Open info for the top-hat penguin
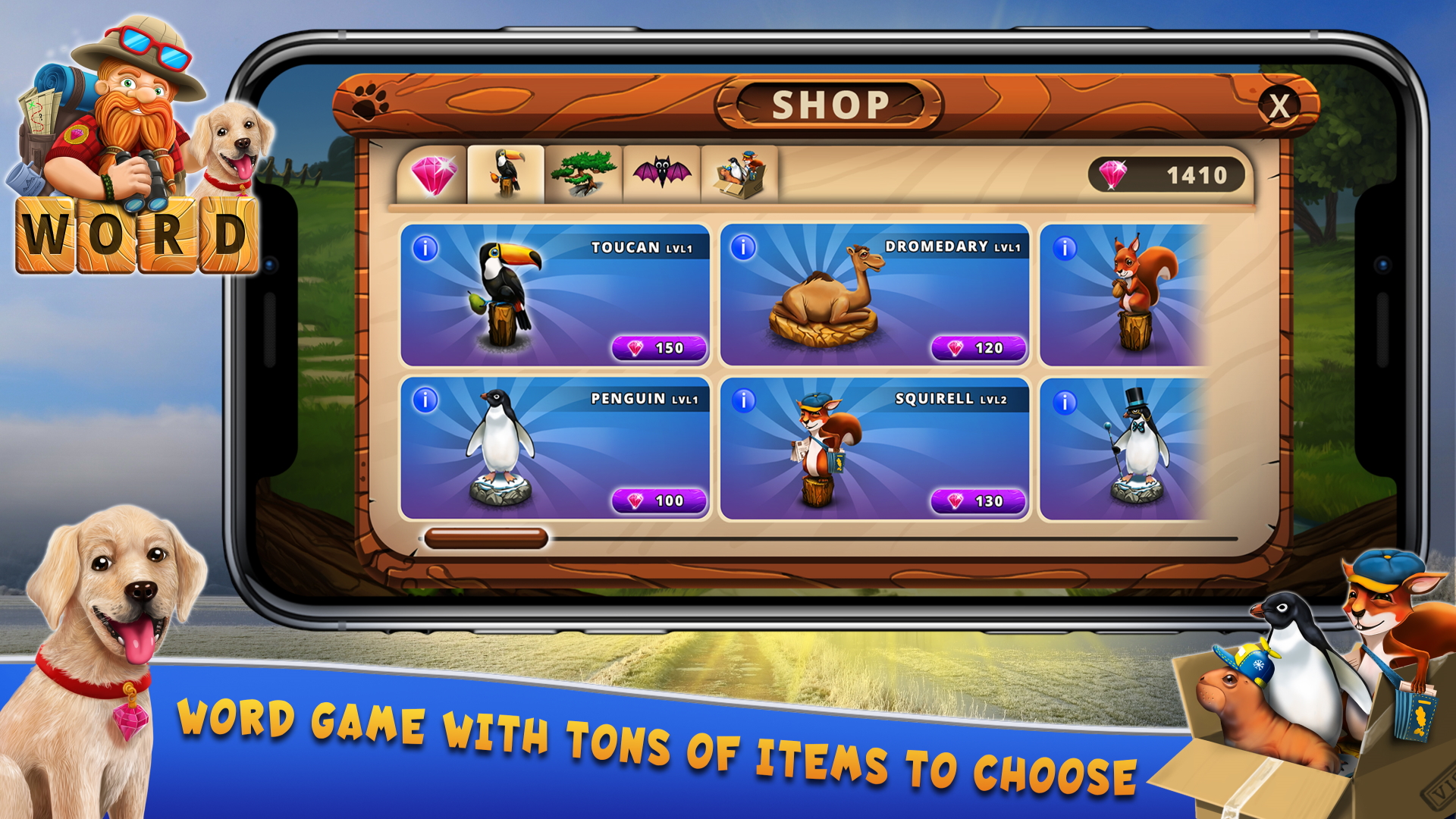The height and width of the screenshot is (819, 1456). click(1065, 402)
